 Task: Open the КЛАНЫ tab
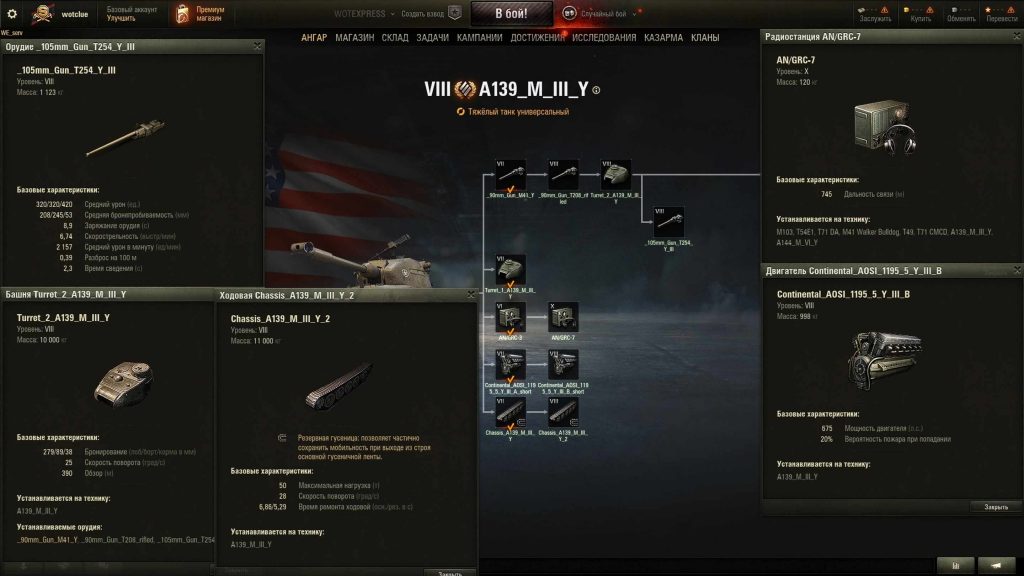pyautogui.click(x=705, y=38)
